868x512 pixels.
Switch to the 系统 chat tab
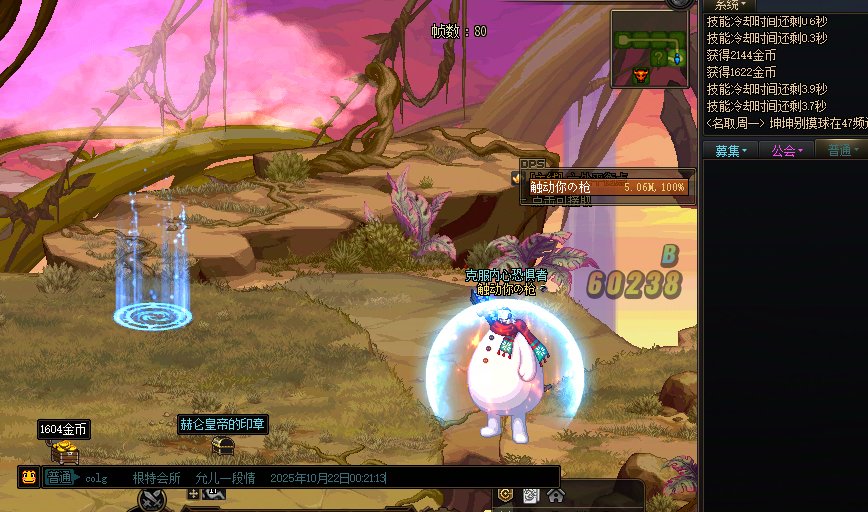coord(731,5)
